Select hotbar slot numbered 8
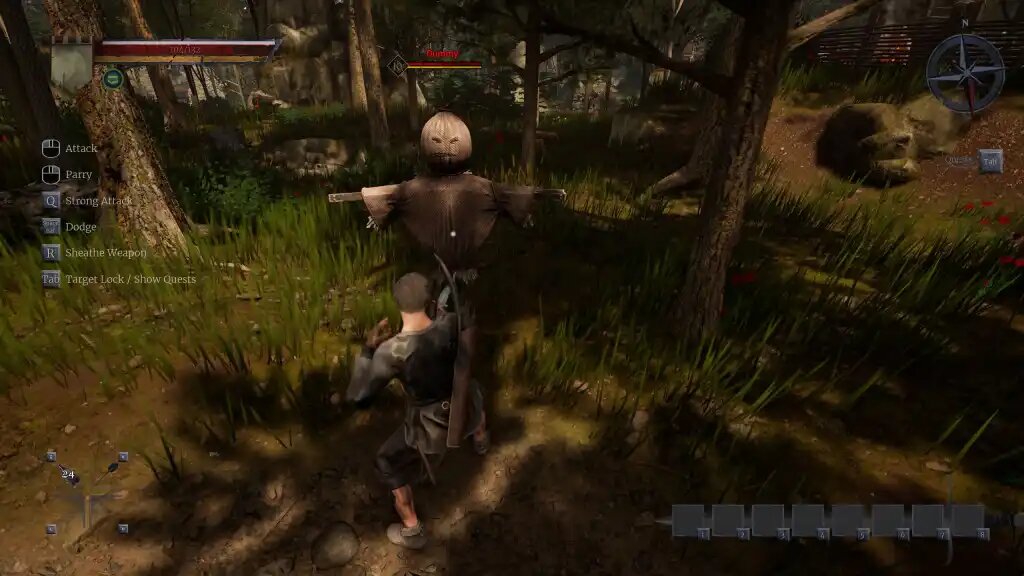The width and height of the screenshot is (1024, 576). (967, 520)
